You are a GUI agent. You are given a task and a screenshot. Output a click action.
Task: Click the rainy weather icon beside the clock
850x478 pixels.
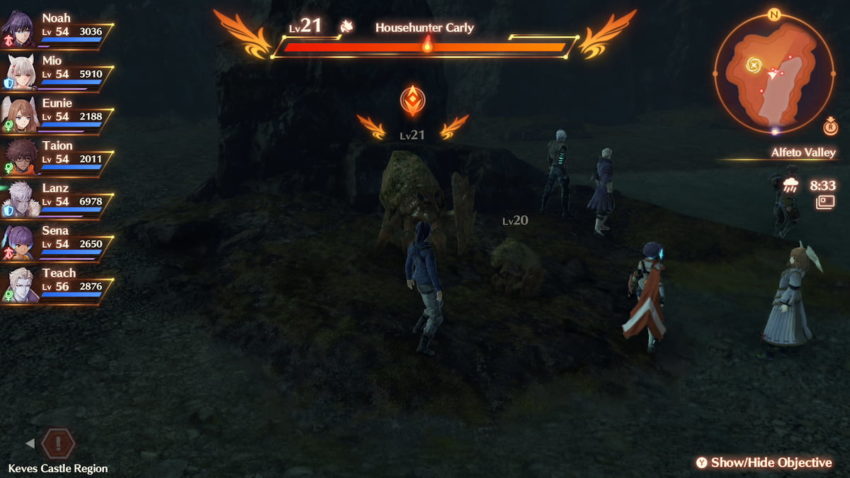pos(791,185)
